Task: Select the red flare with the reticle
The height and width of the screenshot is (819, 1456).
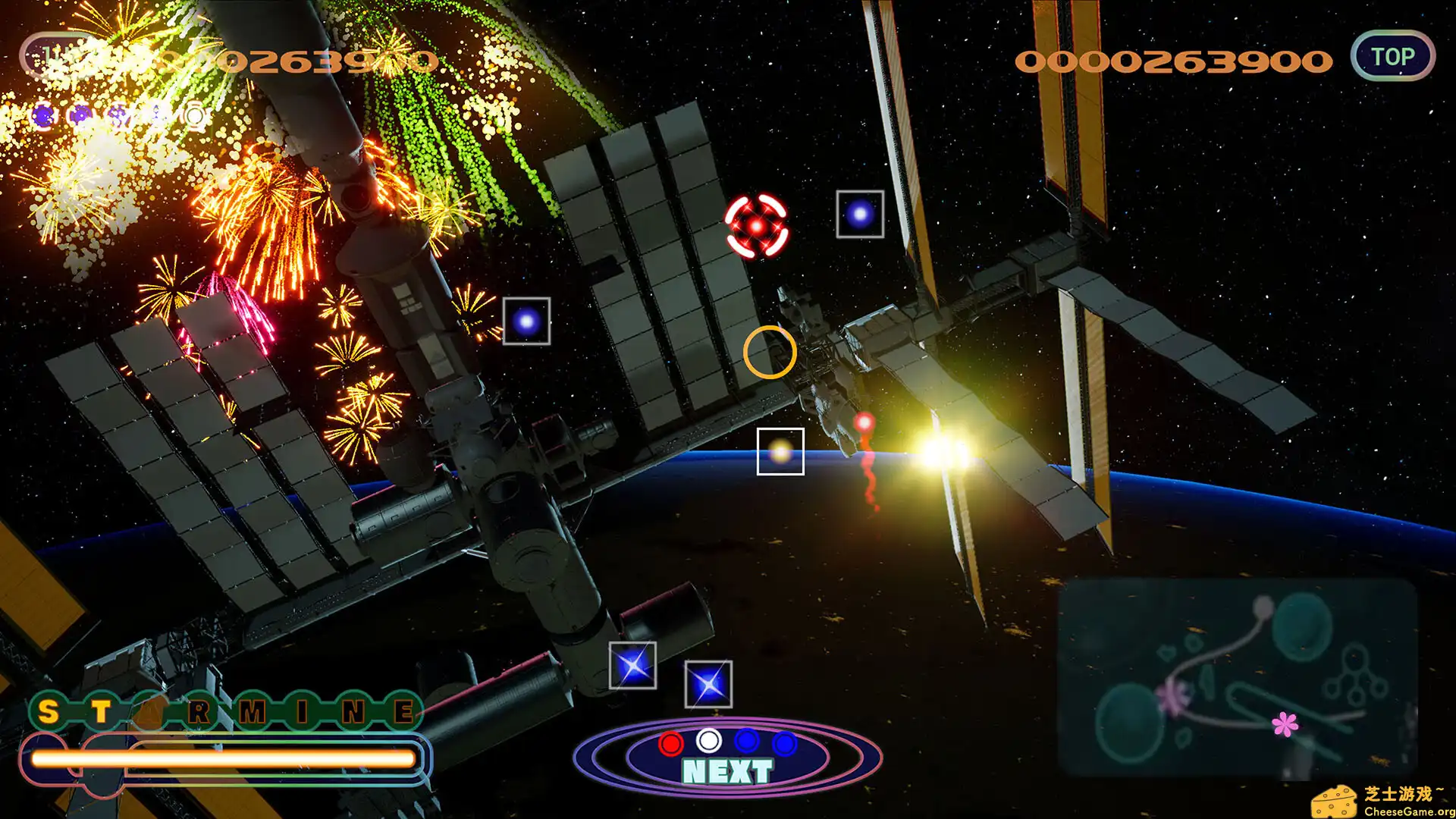Action: pos(756,226)
